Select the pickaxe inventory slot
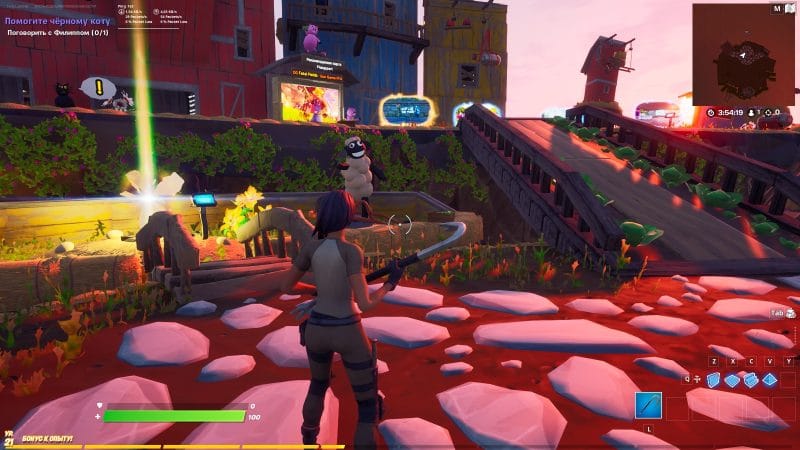Viewport: 800px width, 450px height. pos(648,406)
